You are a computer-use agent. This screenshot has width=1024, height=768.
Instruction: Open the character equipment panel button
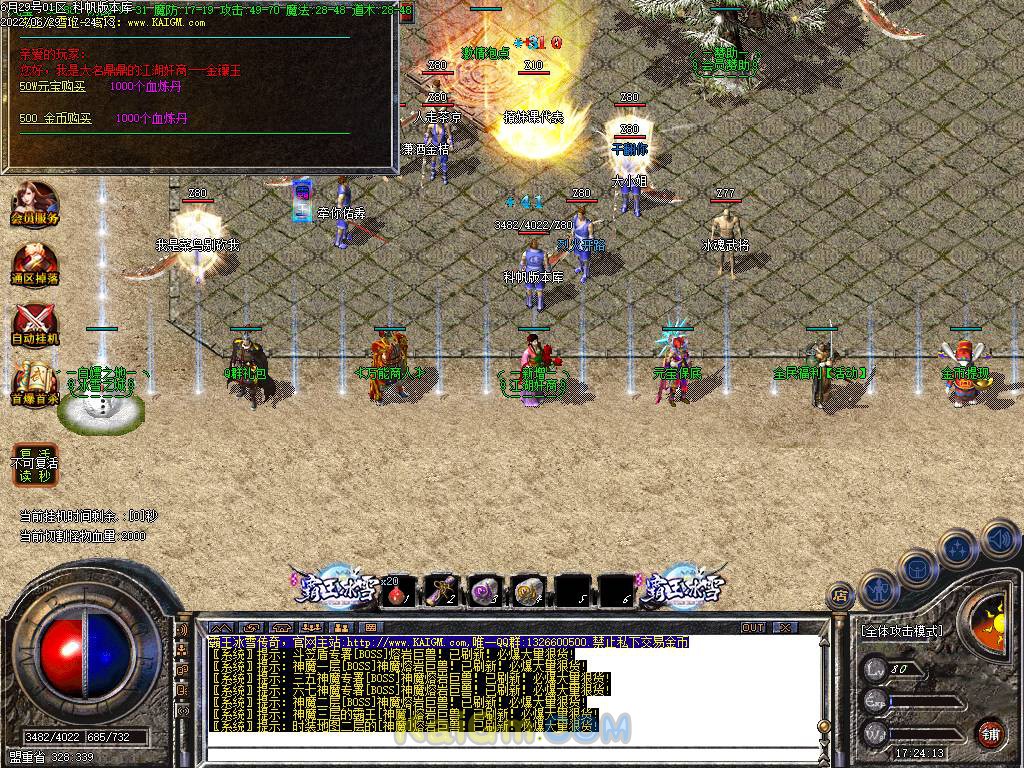pyautogui.click(x=878, y=589)
